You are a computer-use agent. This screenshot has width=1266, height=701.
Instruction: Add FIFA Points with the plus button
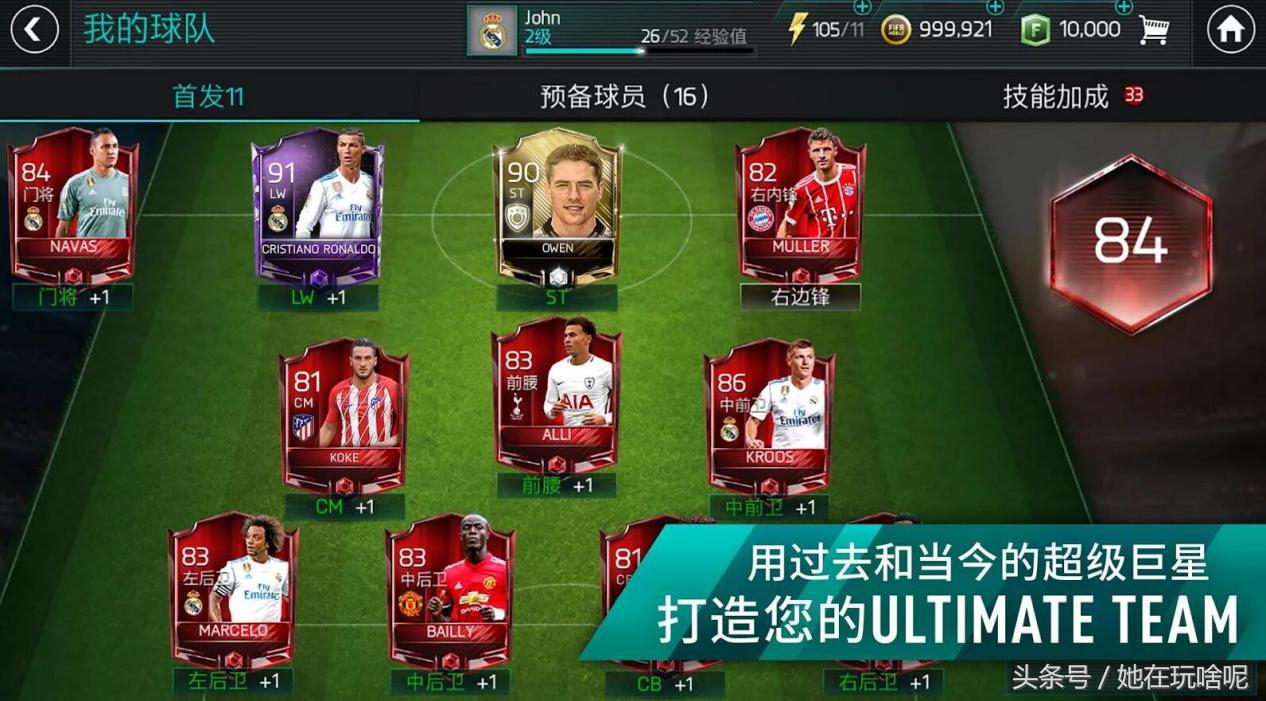coord(1123,8)
